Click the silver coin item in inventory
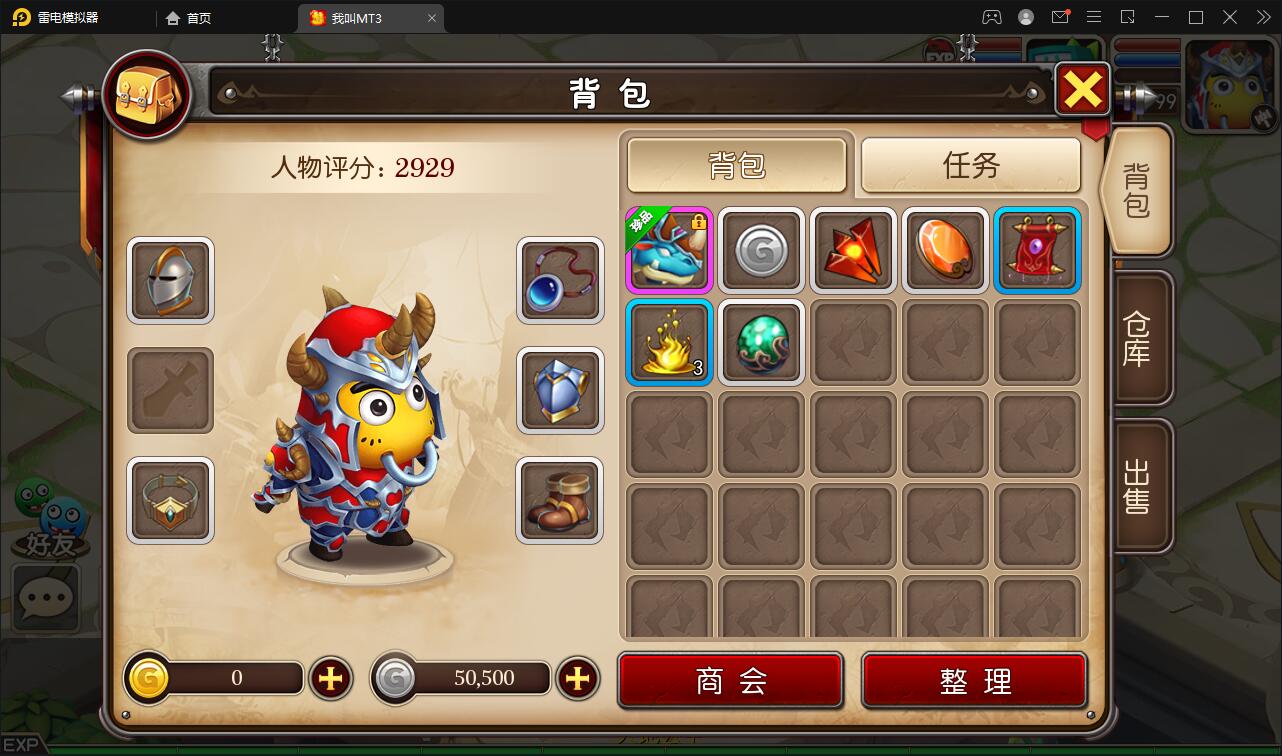 pos(760,250)
